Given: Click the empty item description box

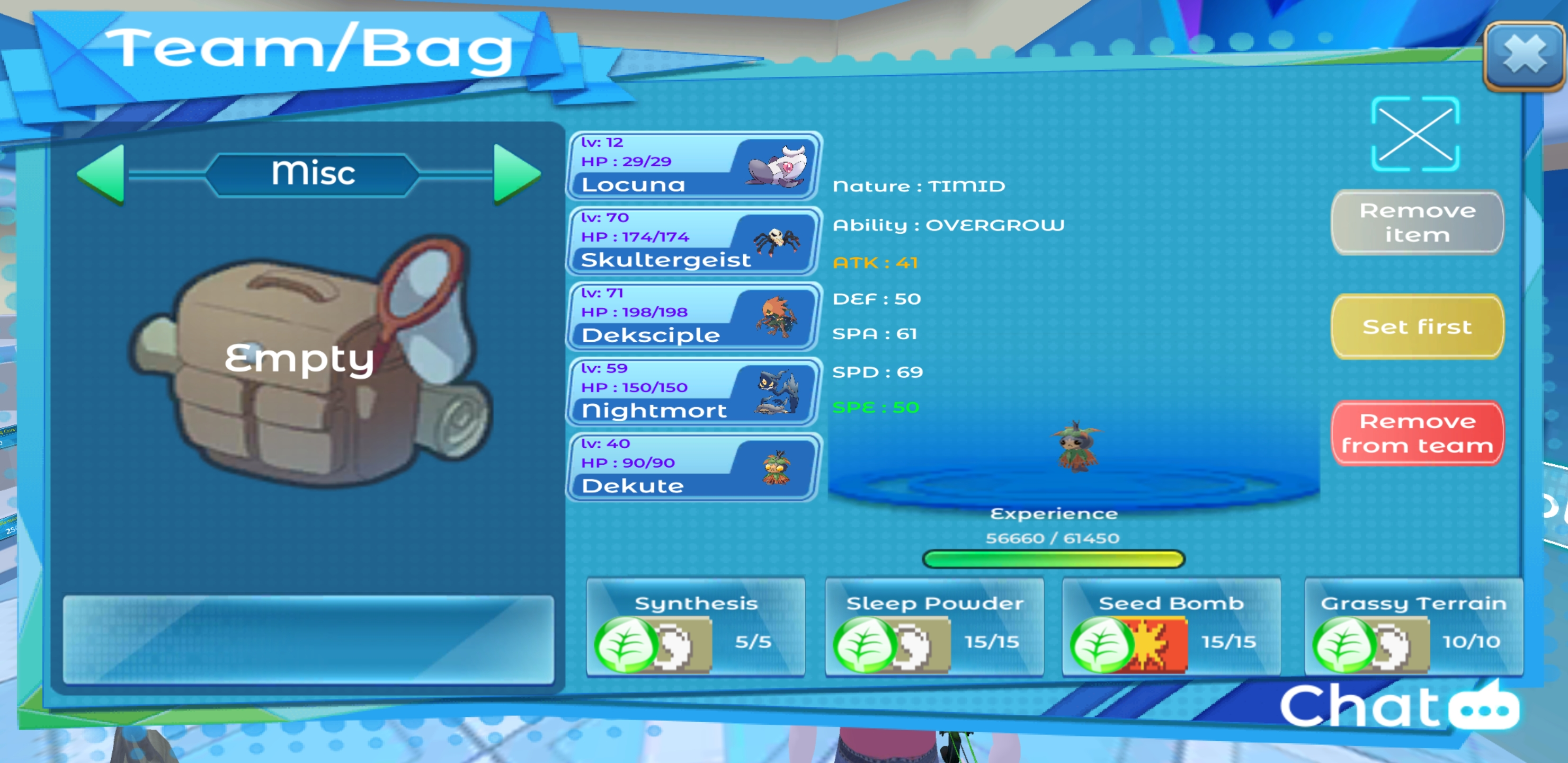Looking at the screenshot, I should (308, 639).
